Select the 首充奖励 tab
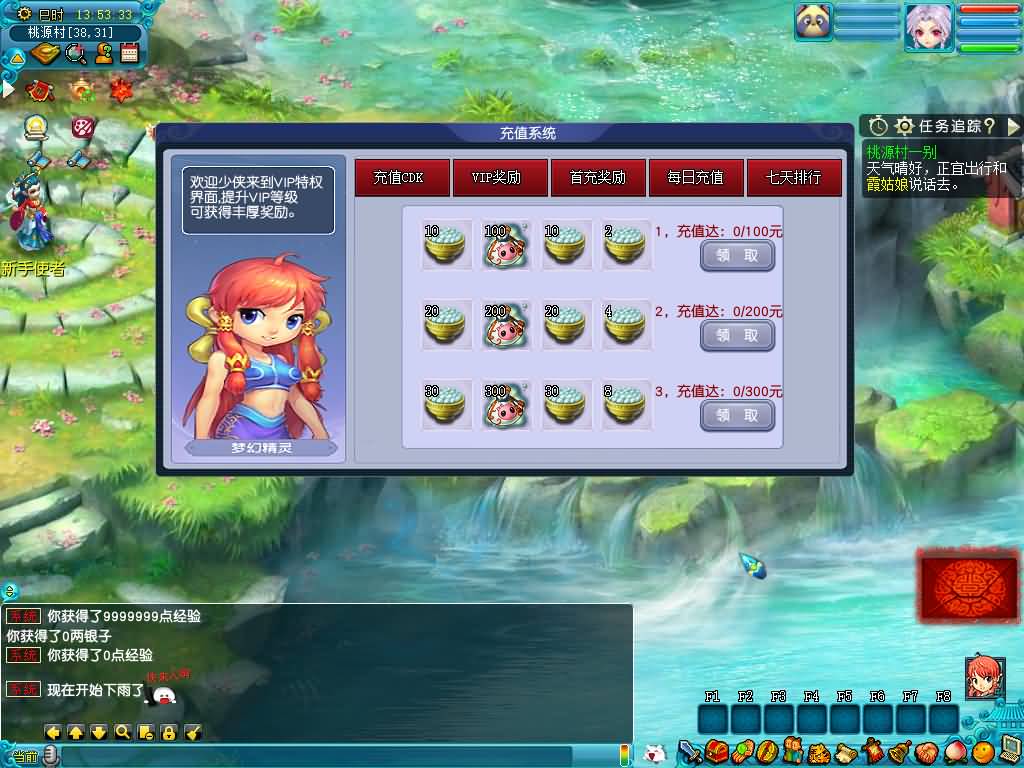 [598, 178]
